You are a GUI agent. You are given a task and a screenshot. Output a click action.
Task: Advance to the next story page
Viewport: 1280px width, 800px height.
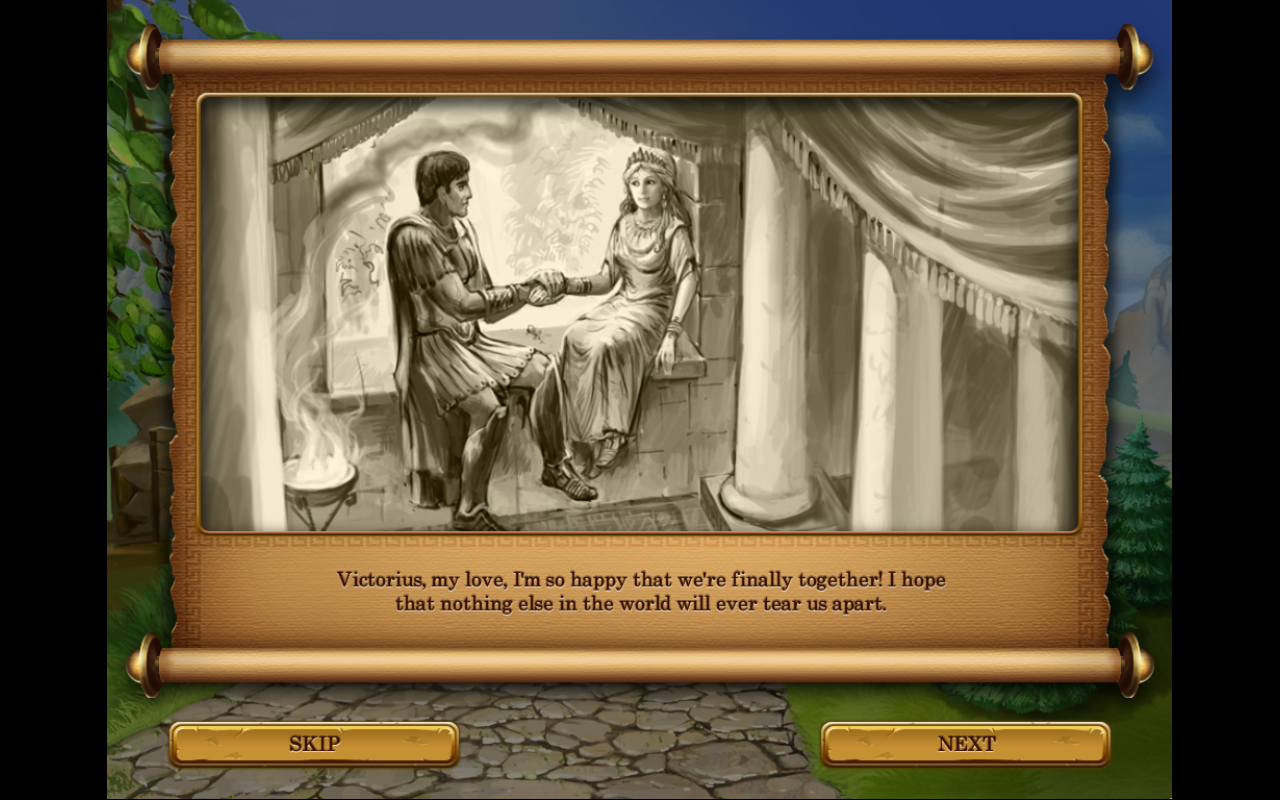[966, 744]
